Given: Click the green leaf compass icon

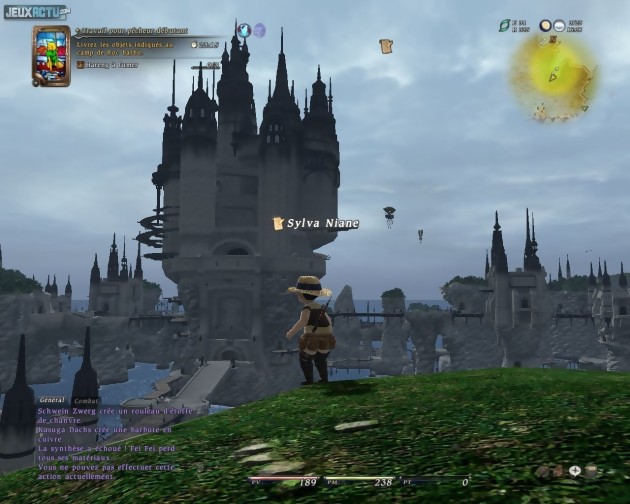Looking at the screenshot, I should (504, 26).
